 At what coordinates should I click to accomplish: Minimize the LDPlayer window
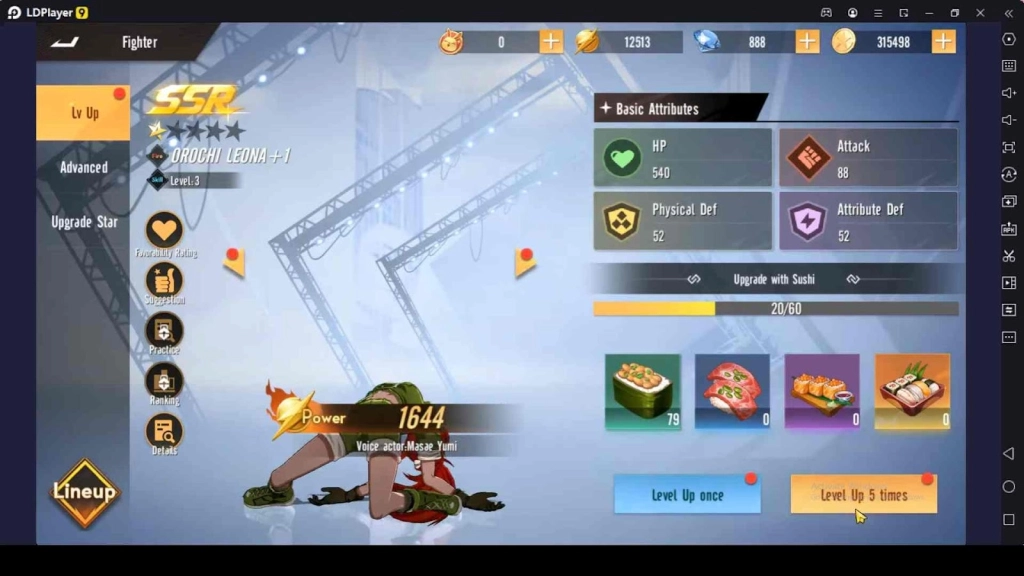(x=929, y=12)
